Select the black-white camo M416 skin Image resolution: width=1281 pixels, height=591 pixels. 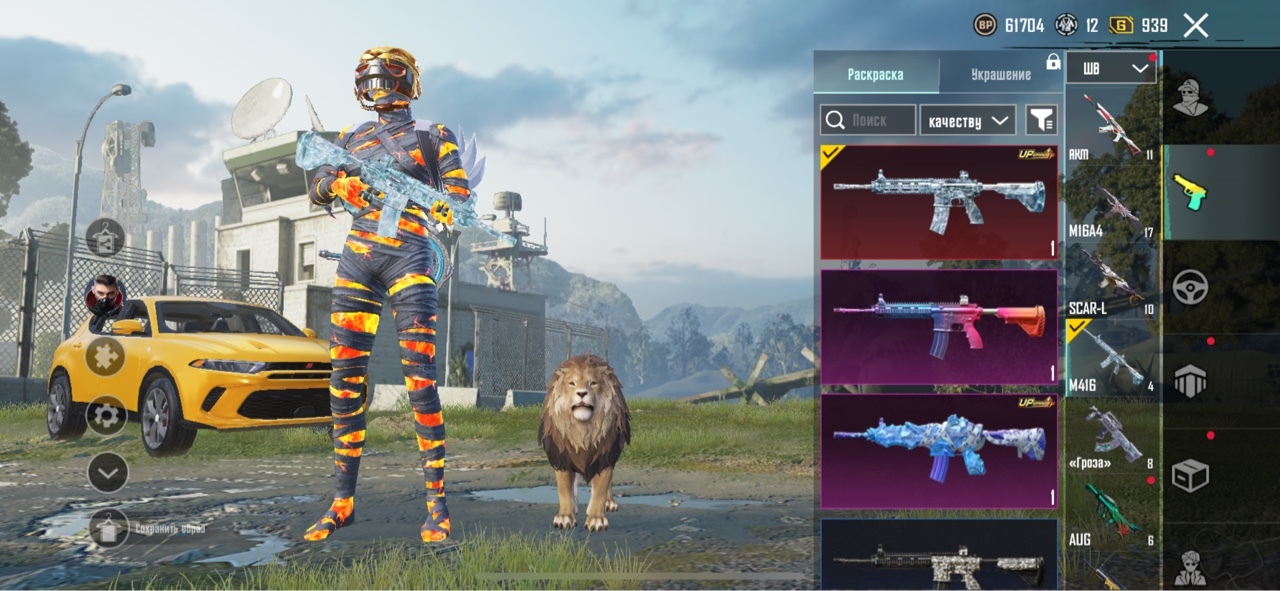pos(938,555)
